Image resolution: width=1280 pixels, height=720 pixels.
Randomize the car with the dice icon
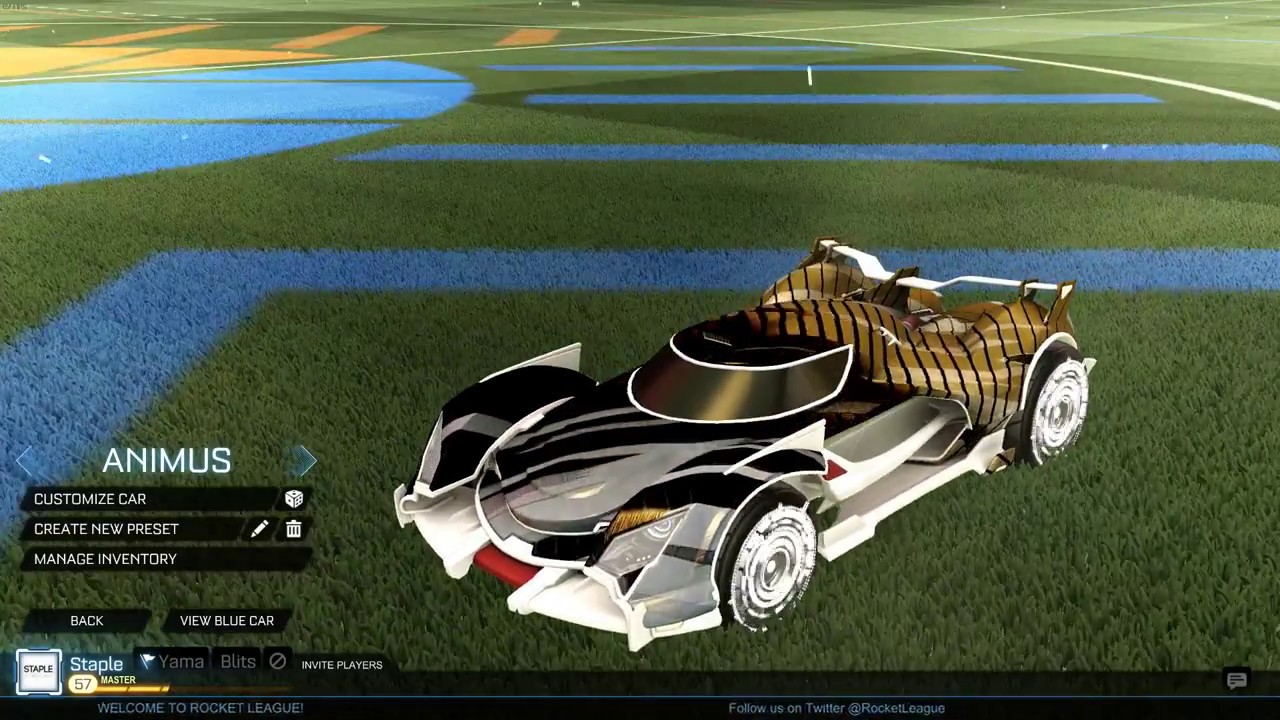pos(294,499)
